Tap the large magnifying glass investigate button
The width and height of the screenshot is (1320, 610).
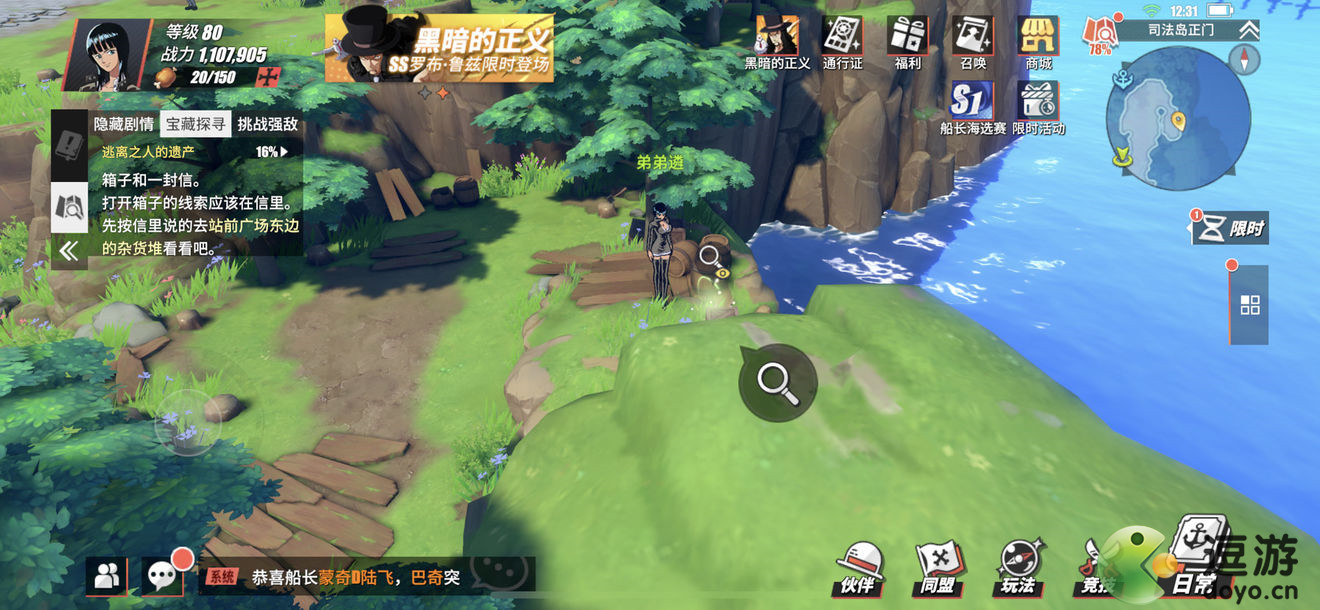(x=778, y=382)
